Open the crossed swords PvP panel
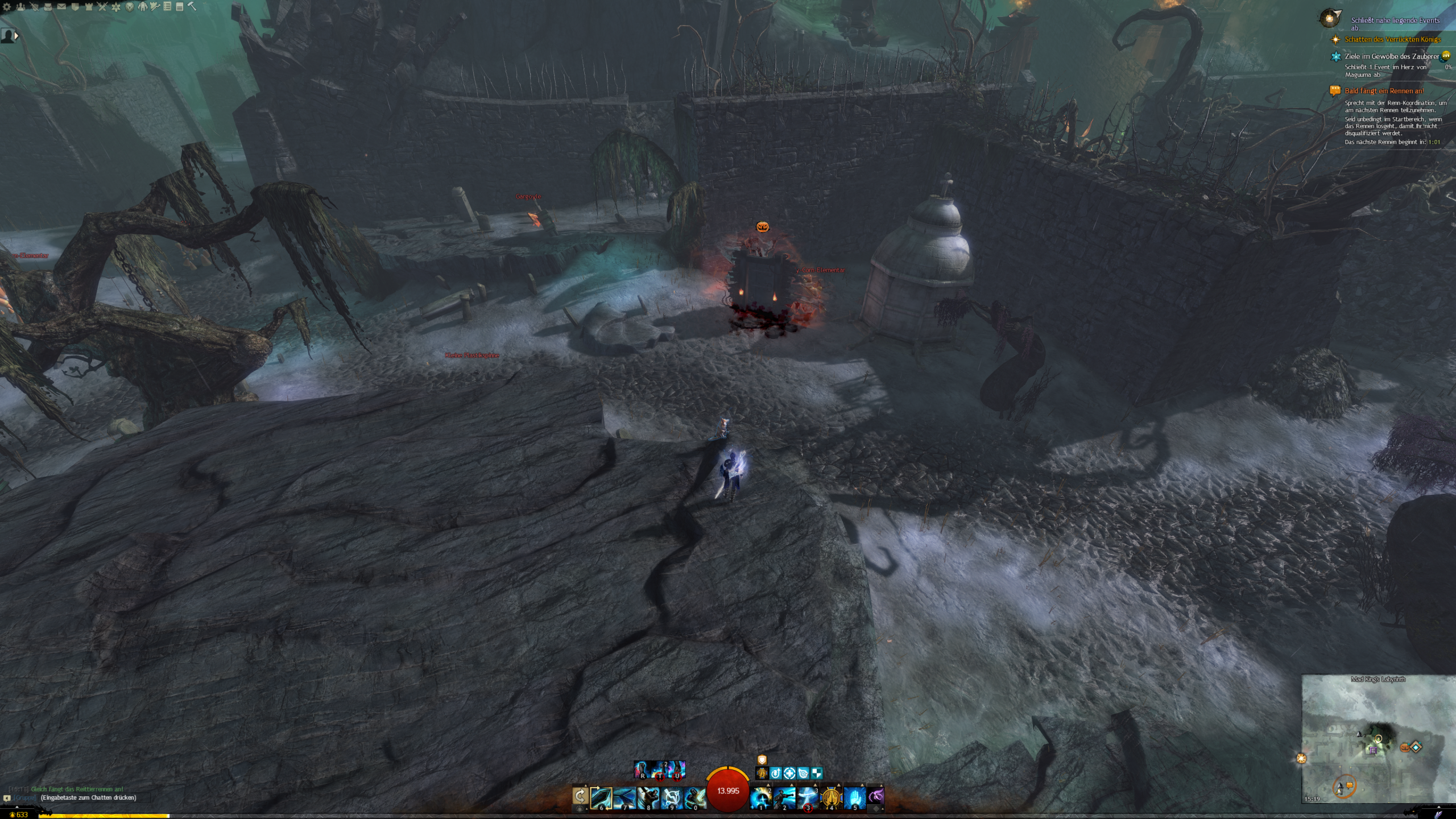The width and height of the screenshot is (1456, 819). [x=102, y=7]
